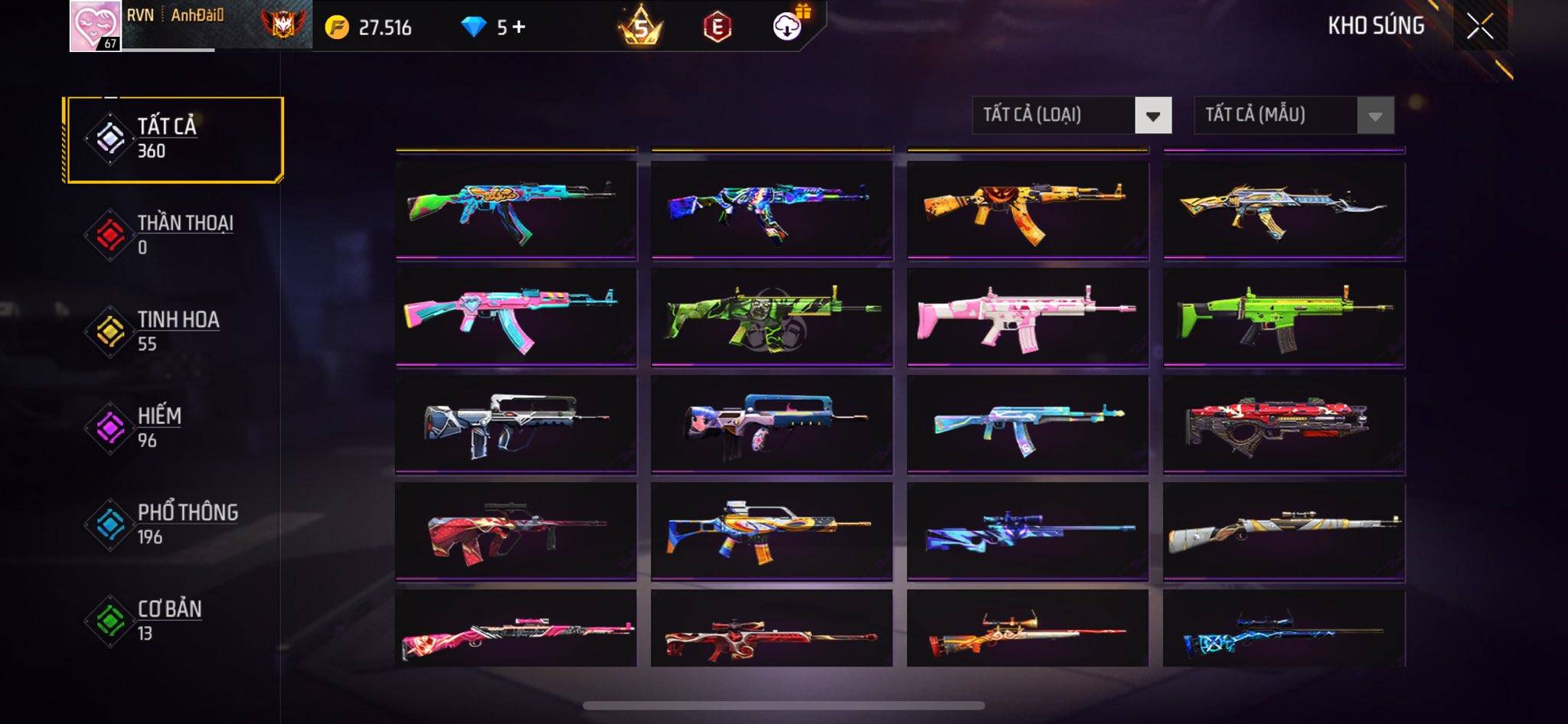The width and height of the screenshot is (1568, 724).
Task: Select the plain green SCAR skin
Action: pos(1284,316)
